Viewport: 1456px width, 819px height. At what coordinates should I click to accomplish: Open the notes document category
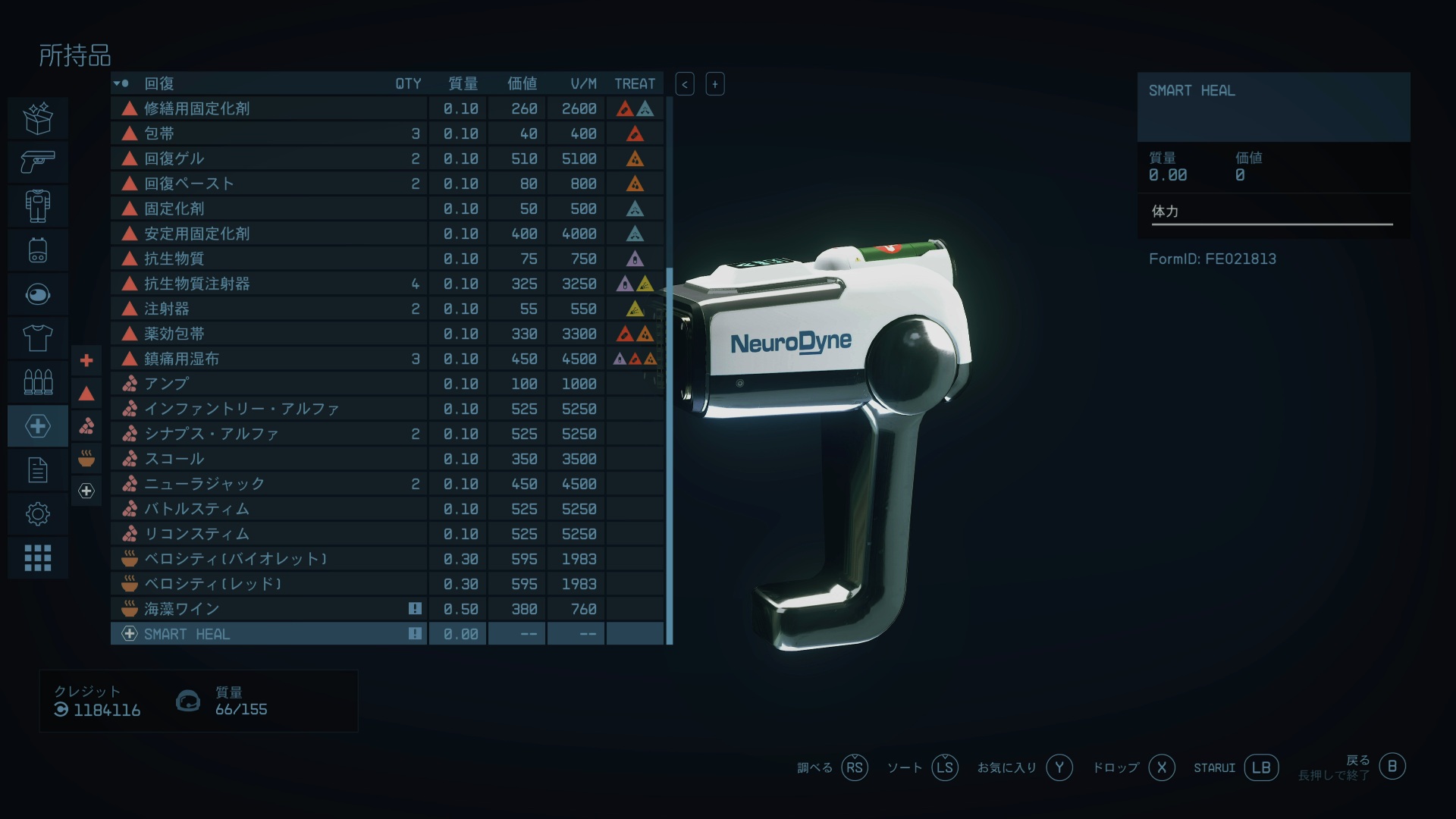coord(38,470)
